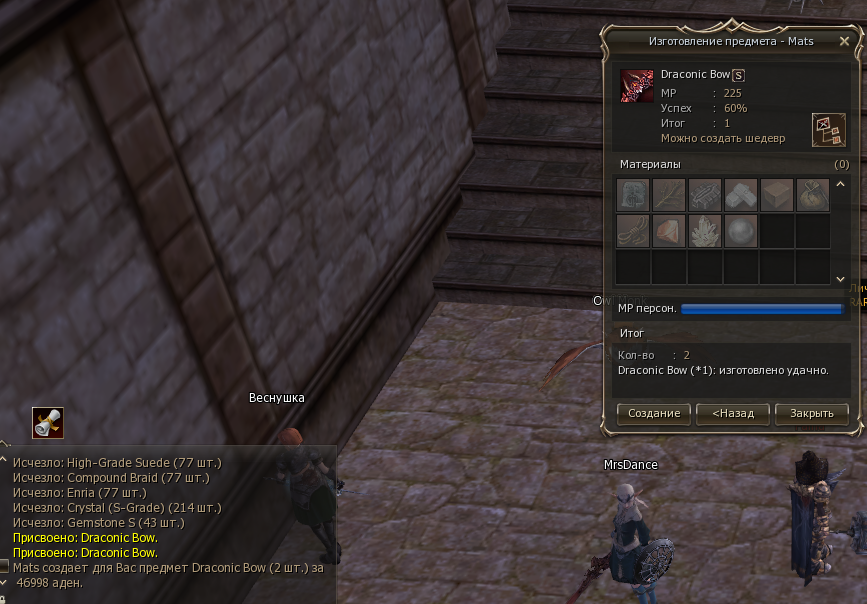
Task: Choose the coin pouch material slot
Action: [x=813, y=195]
